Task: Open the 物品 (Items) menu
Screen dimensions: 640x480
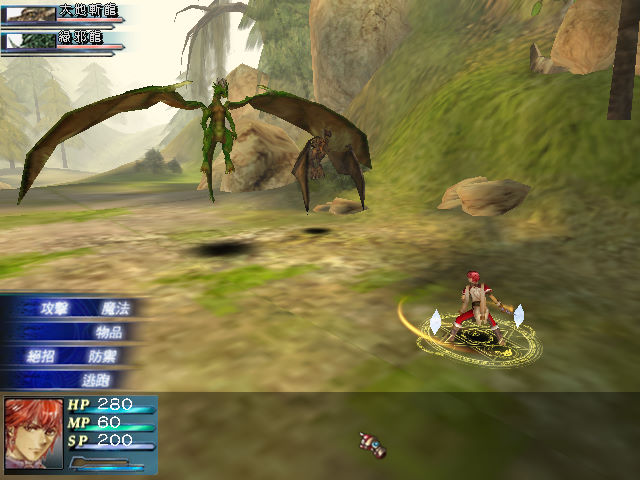Action: pos(108,332)
